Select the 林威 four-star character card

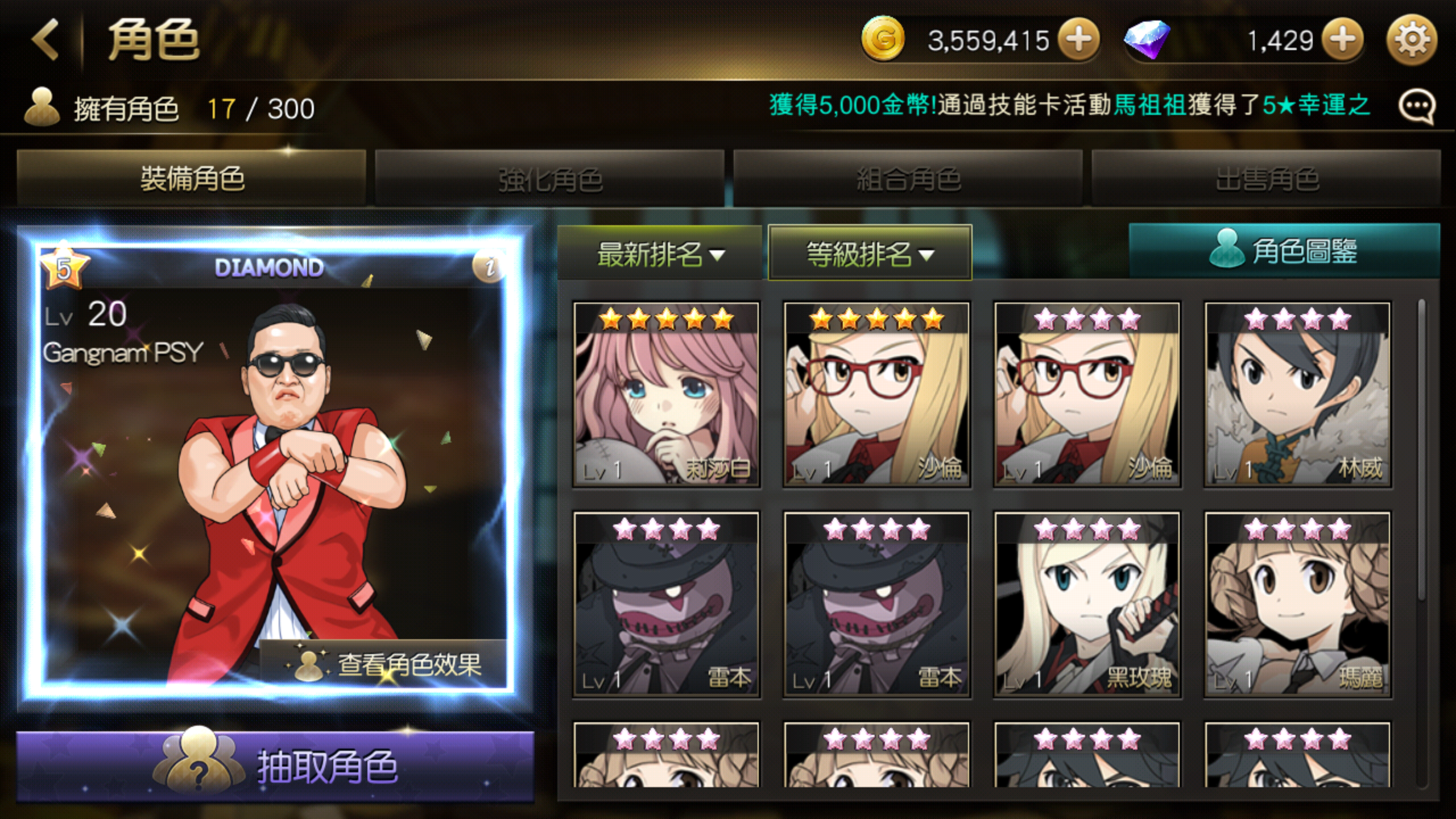tap(1297, 395)
